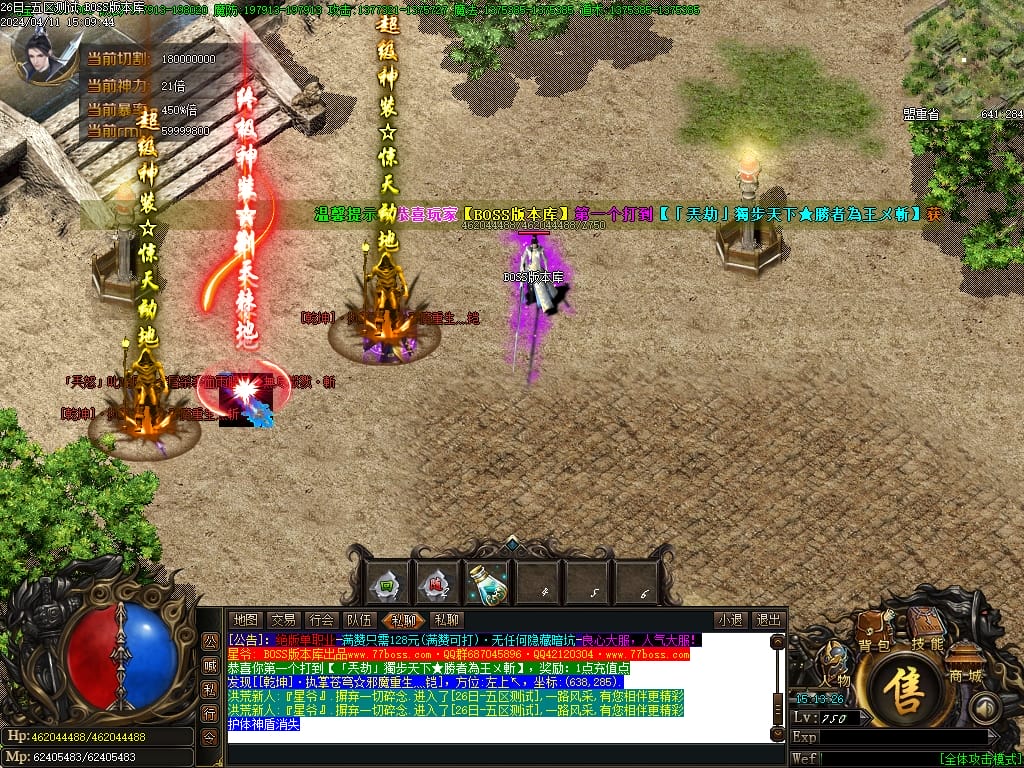Image resolution: width=1024 pixels, height=768 pixels.
Task: Select the 喊 shout channel button
Action: point(210,665)
